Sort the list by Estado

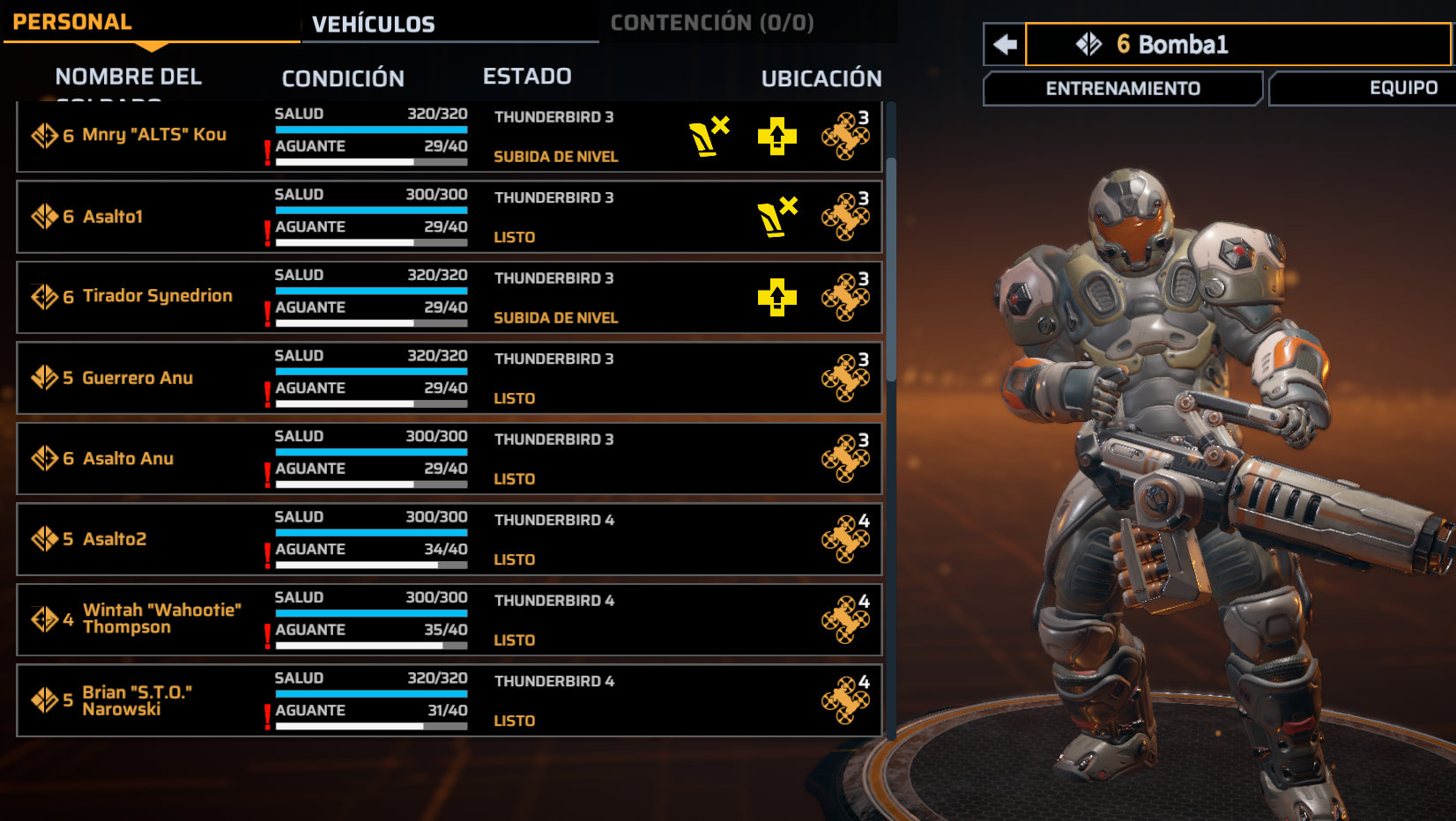tap(527, 77)
